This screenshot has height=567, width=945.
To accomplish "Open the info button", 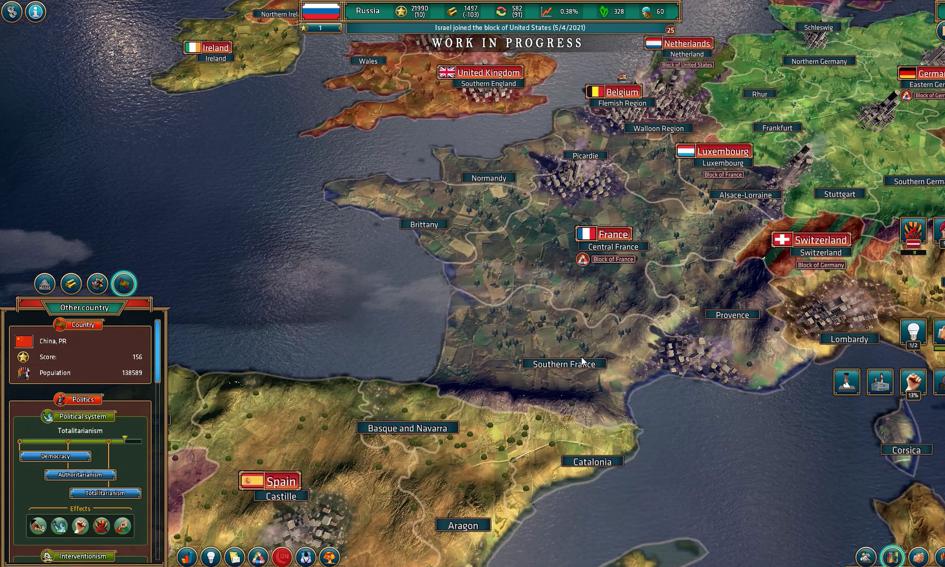I will click(35, 12).
